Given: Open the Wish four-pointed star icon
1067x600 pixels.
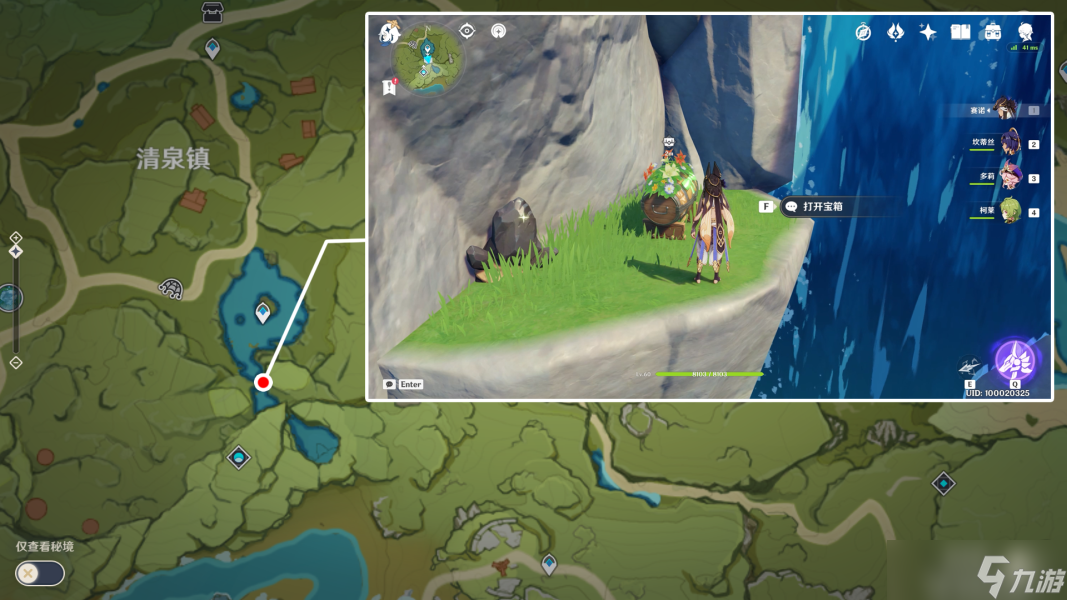Looking at the screenshot, I should click(x=928, y=32).
